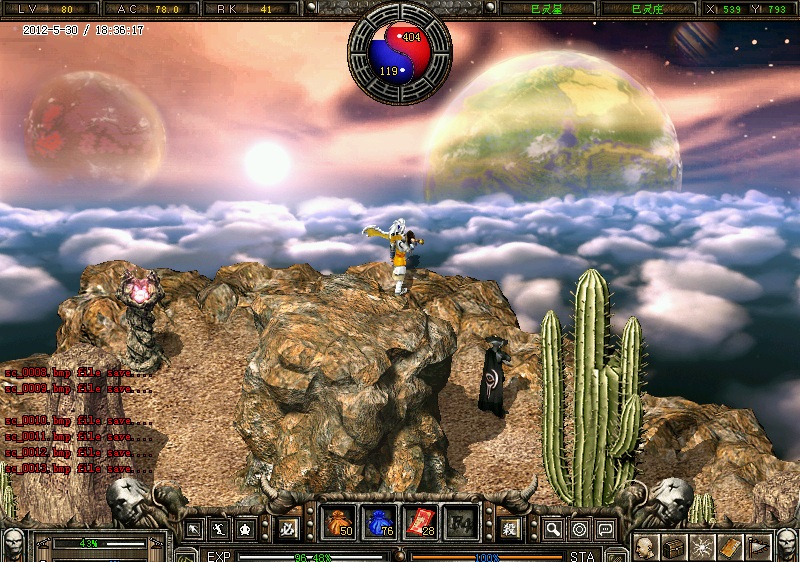Screen dimensions: 800x562
Task: Open the magnifying glass search button
Action: click(553, 528)
